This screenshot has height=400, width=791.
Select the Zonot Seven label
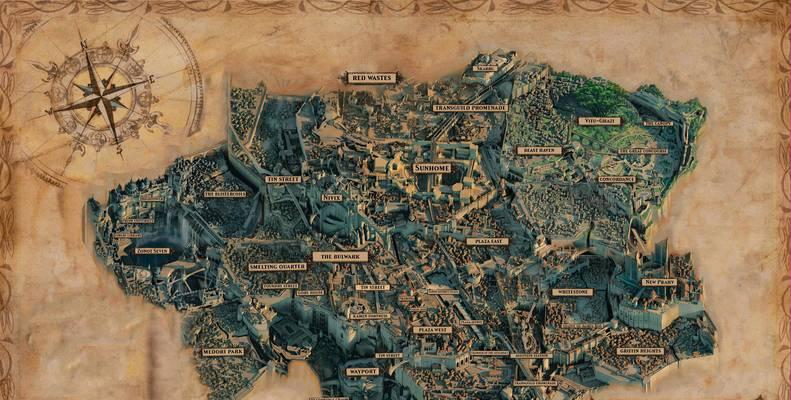(153, 251)
